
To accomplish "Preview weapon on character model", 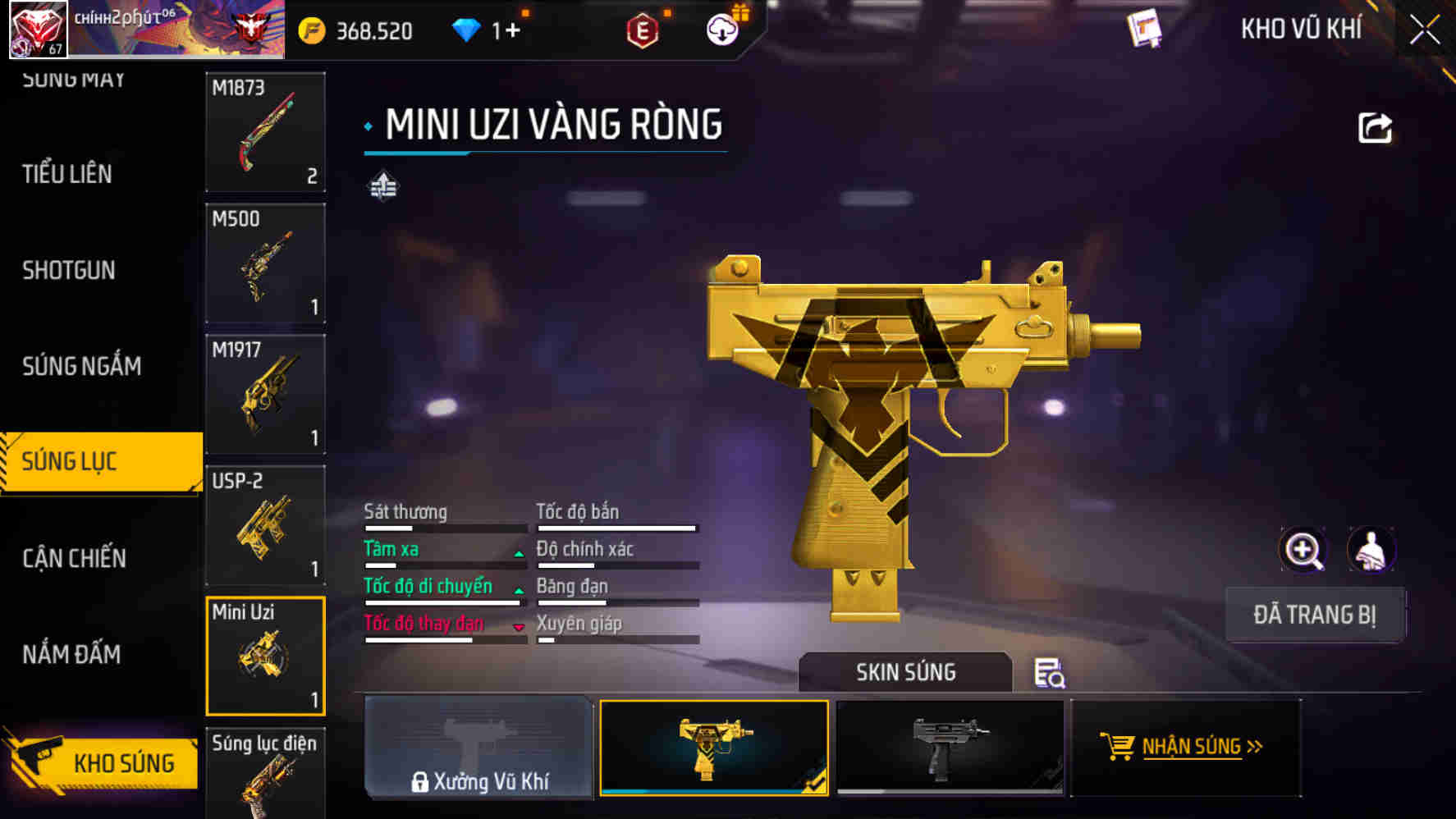I will click(x=1371, y=550).
